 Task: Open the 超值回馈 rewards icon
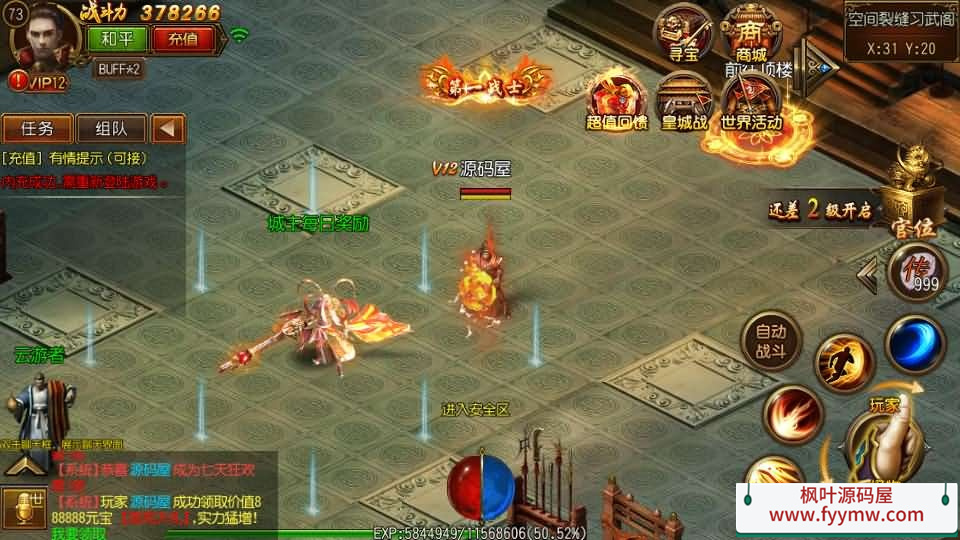(x=617, y=101)
